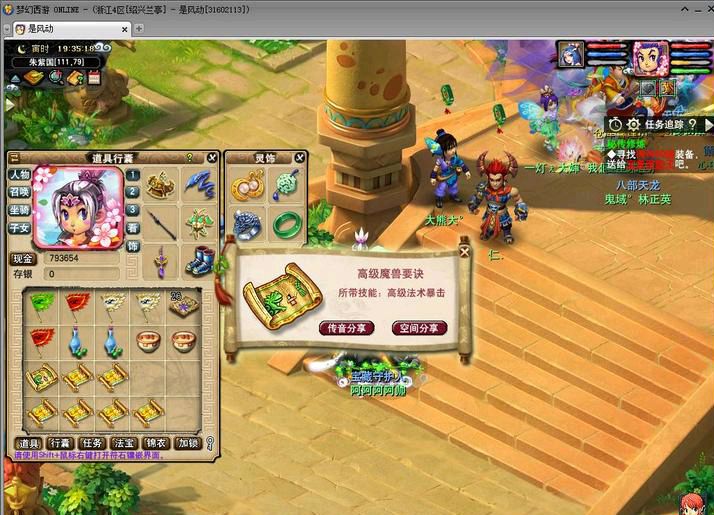
Task: Open the 人物 character tab
Action: [19, 175]
